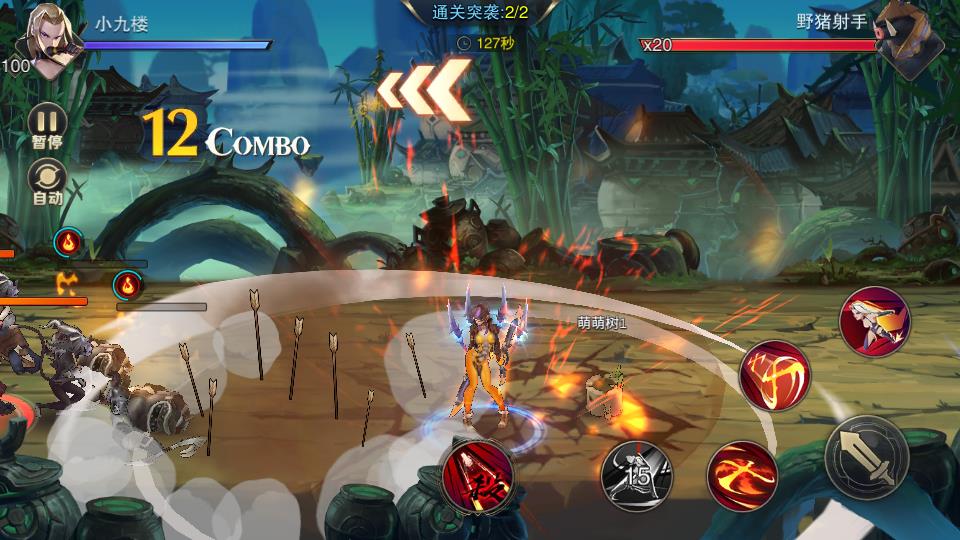The height and width of the screenshot is (540, 960).
Task: Select the 野猪射手 boss portrait
Action: click(909, 44)
